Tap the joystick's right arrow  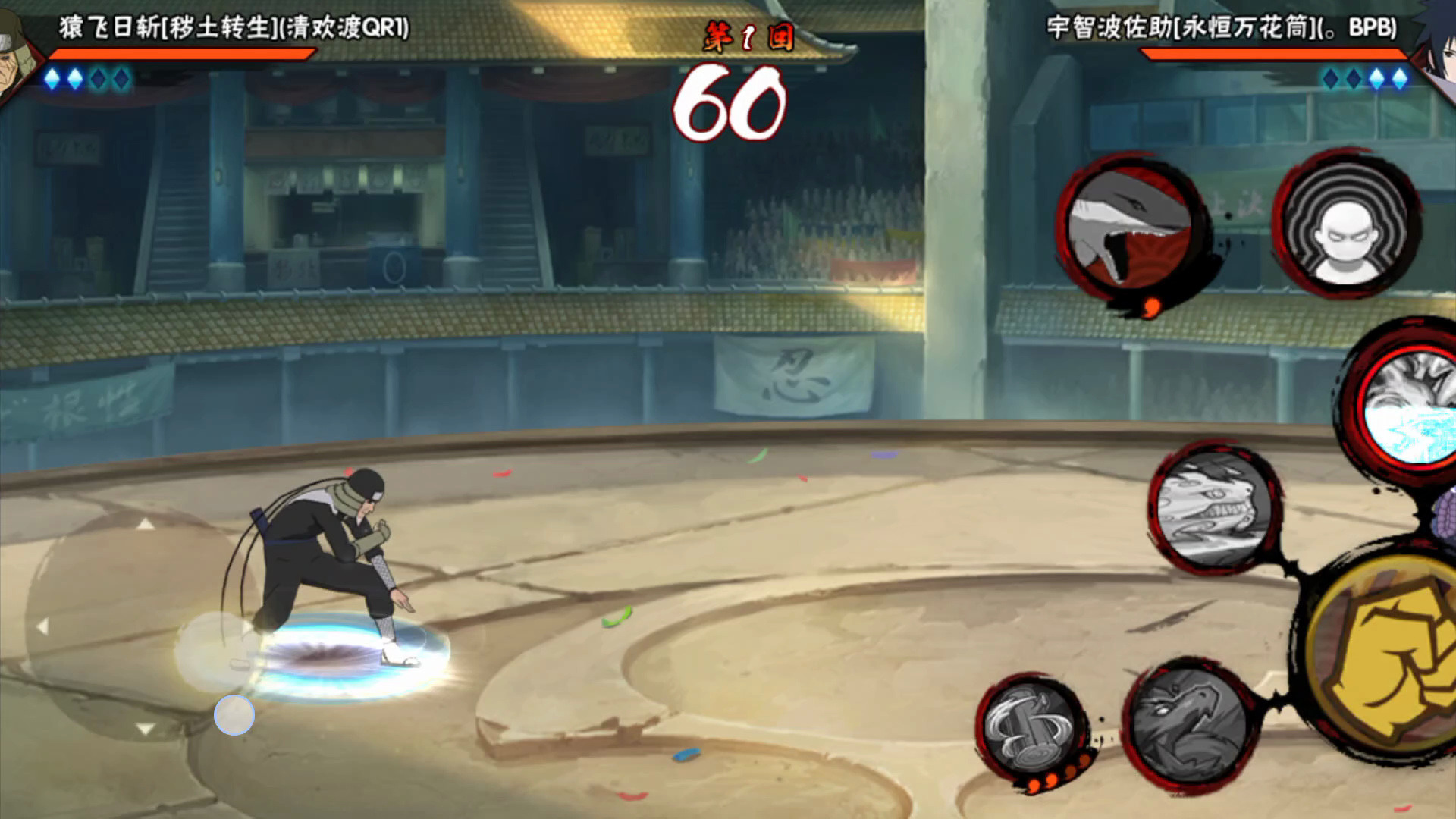[x=248, y=628]
